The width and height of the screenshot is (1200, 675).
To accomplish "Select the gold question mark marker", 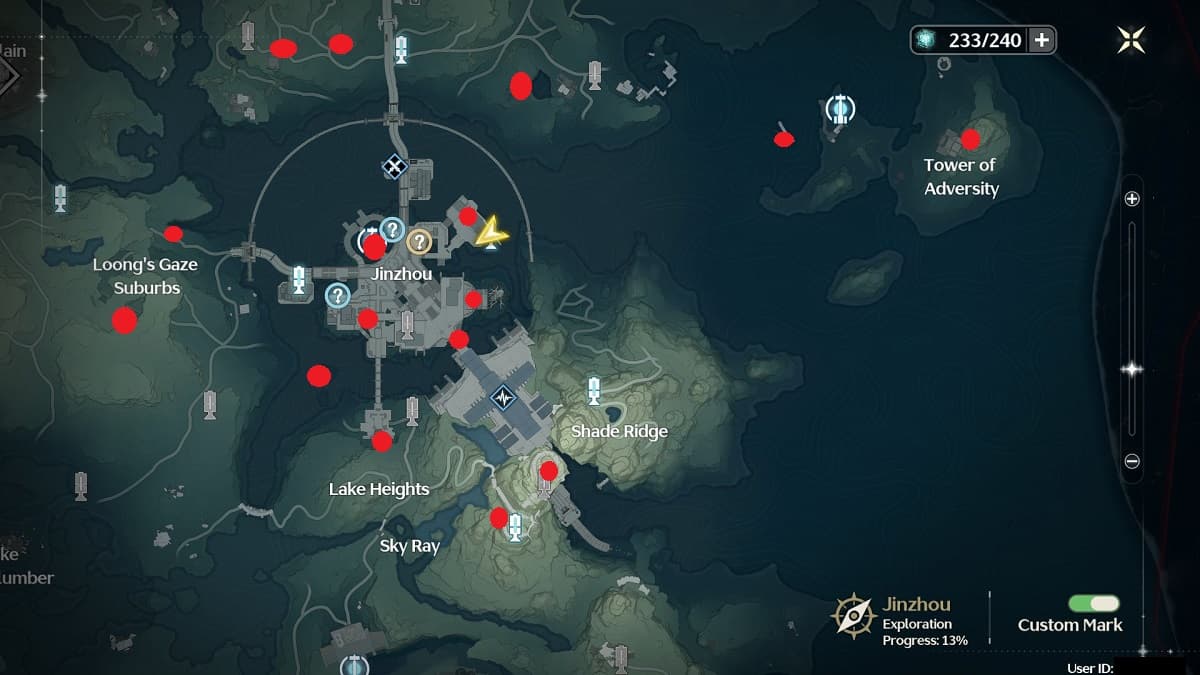I will tap(418, 241).
